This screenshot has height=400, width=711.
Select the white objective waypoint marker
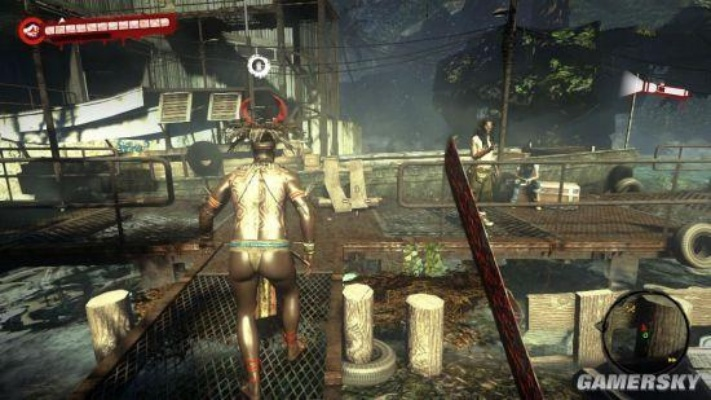[x=258, y=66]
